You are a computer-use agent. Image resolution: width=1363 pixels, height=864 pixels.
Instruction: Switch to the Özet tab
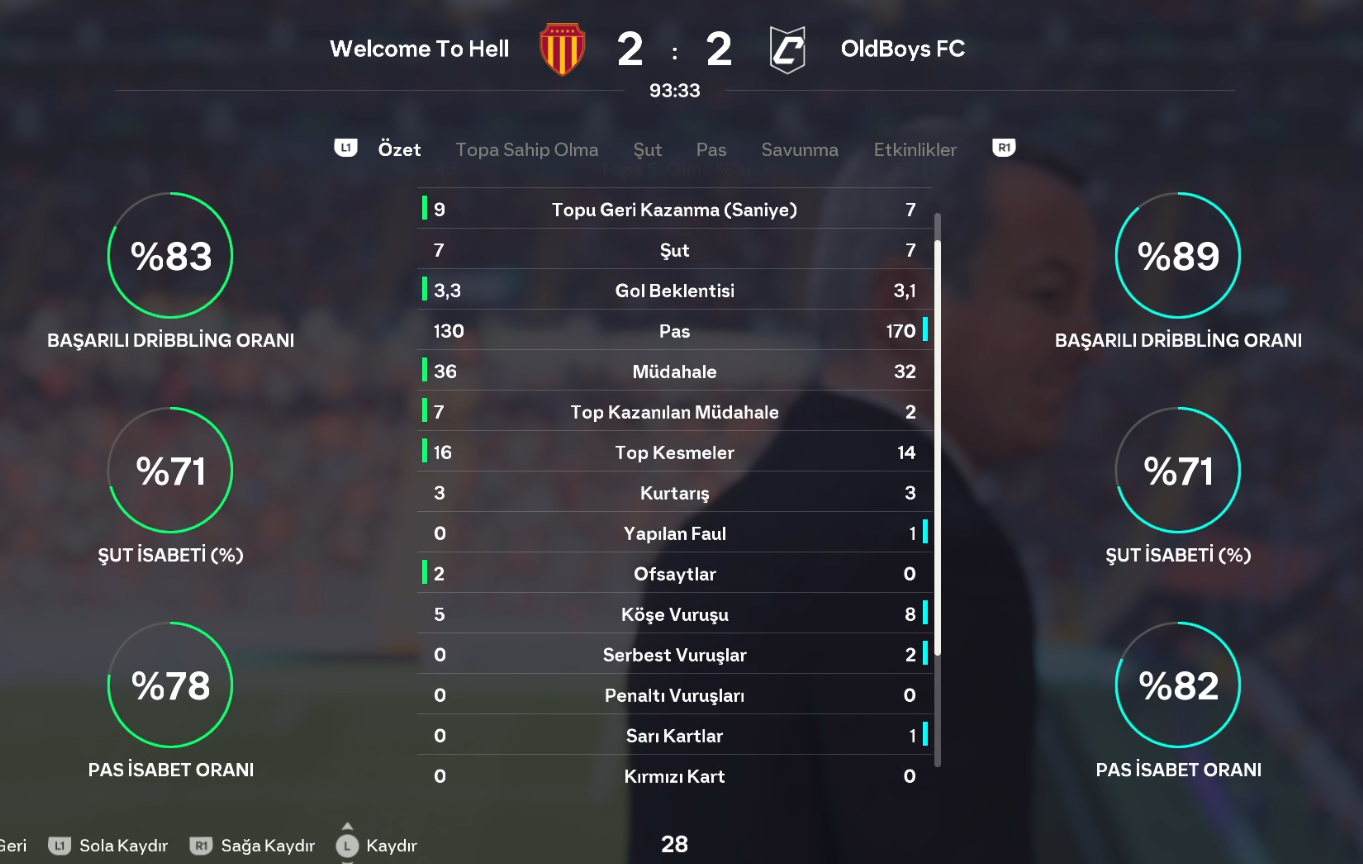[x=399, y=150]
